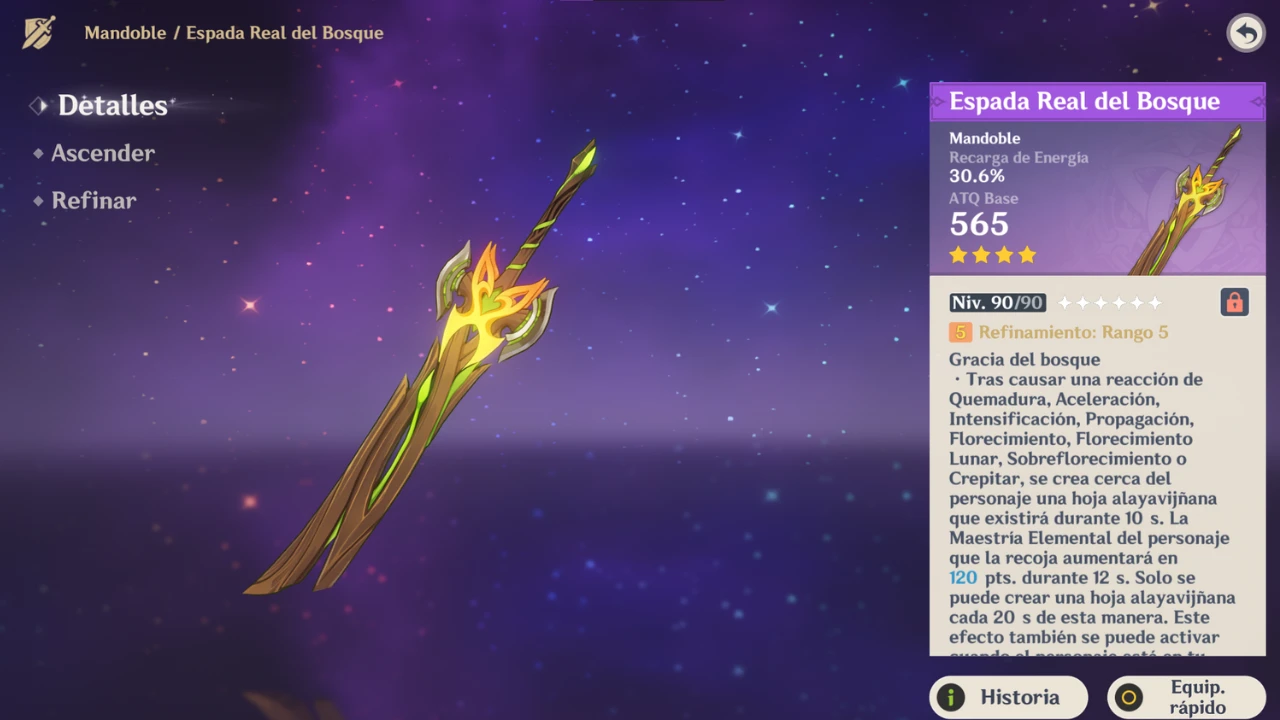Choose Equip. rápido button
The height and width of the screenshot is (720, 1280).
tap(1186, 697)
